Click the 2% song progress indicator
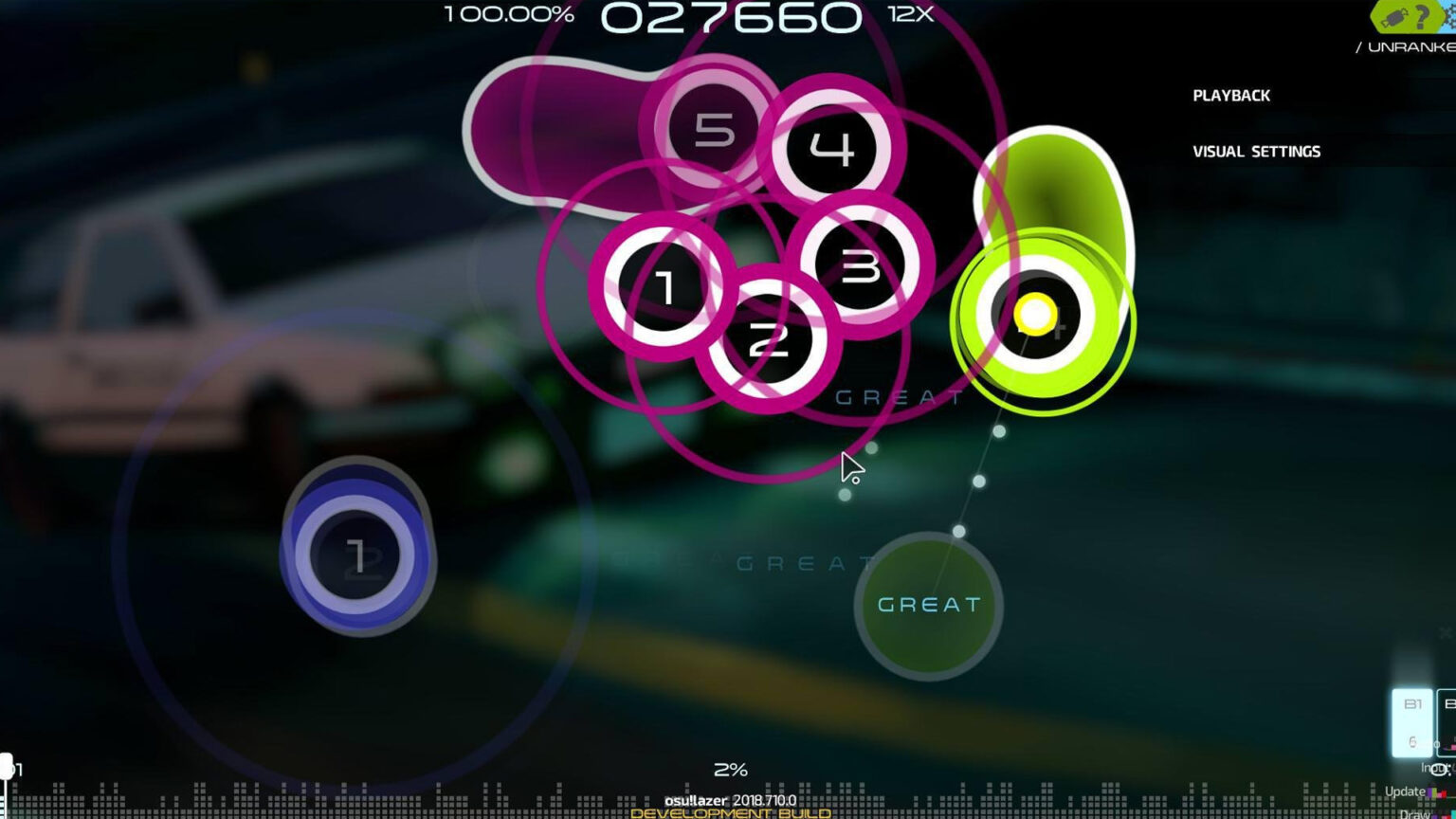Image resolution: width=1456 pixels, height=819 pixels. tap(731, 769)
